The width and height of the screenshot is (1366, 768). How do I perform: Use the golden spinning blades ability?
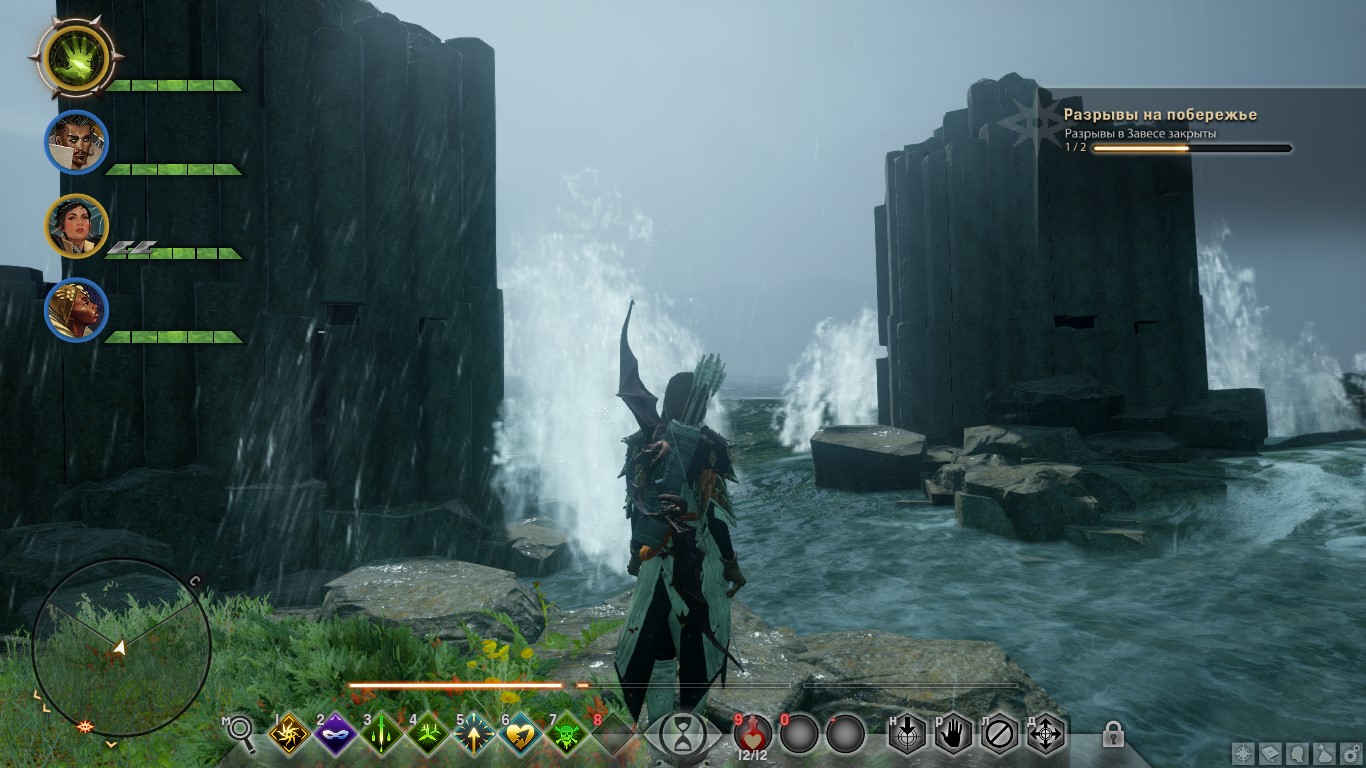click(288, 735)
